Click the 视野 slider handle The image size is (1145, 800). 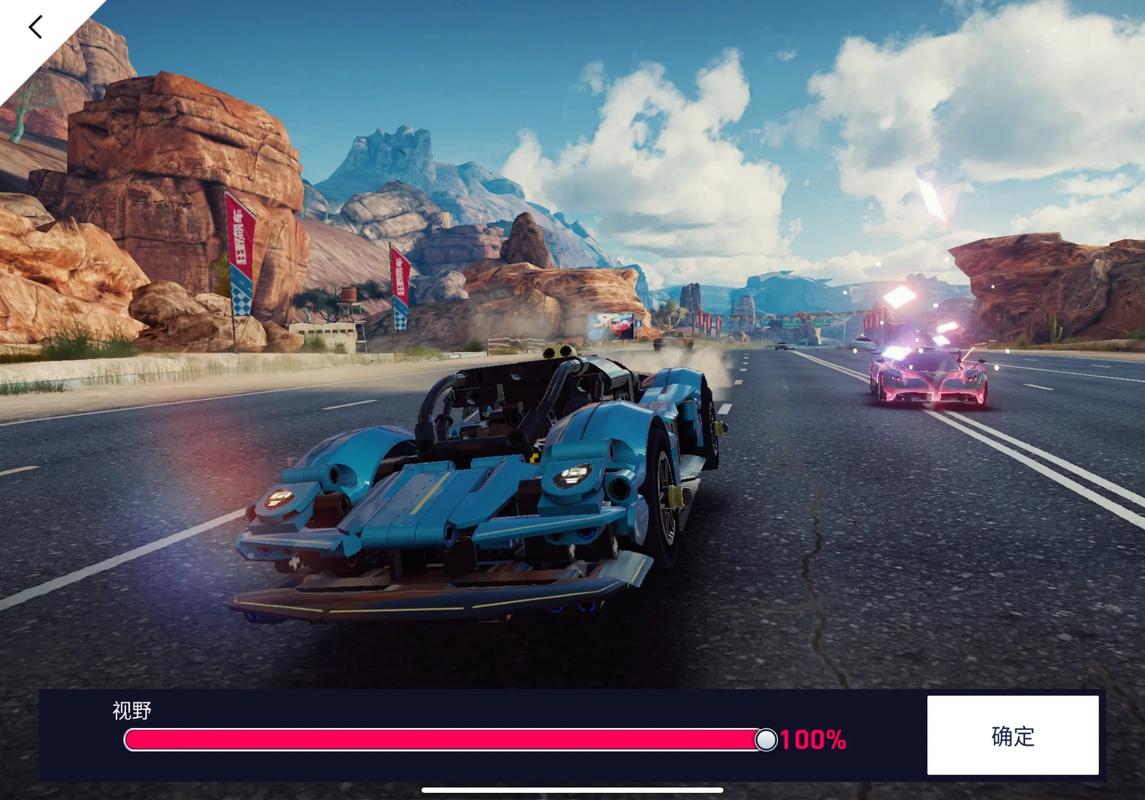pyautogui.click(x=765, y=740)
